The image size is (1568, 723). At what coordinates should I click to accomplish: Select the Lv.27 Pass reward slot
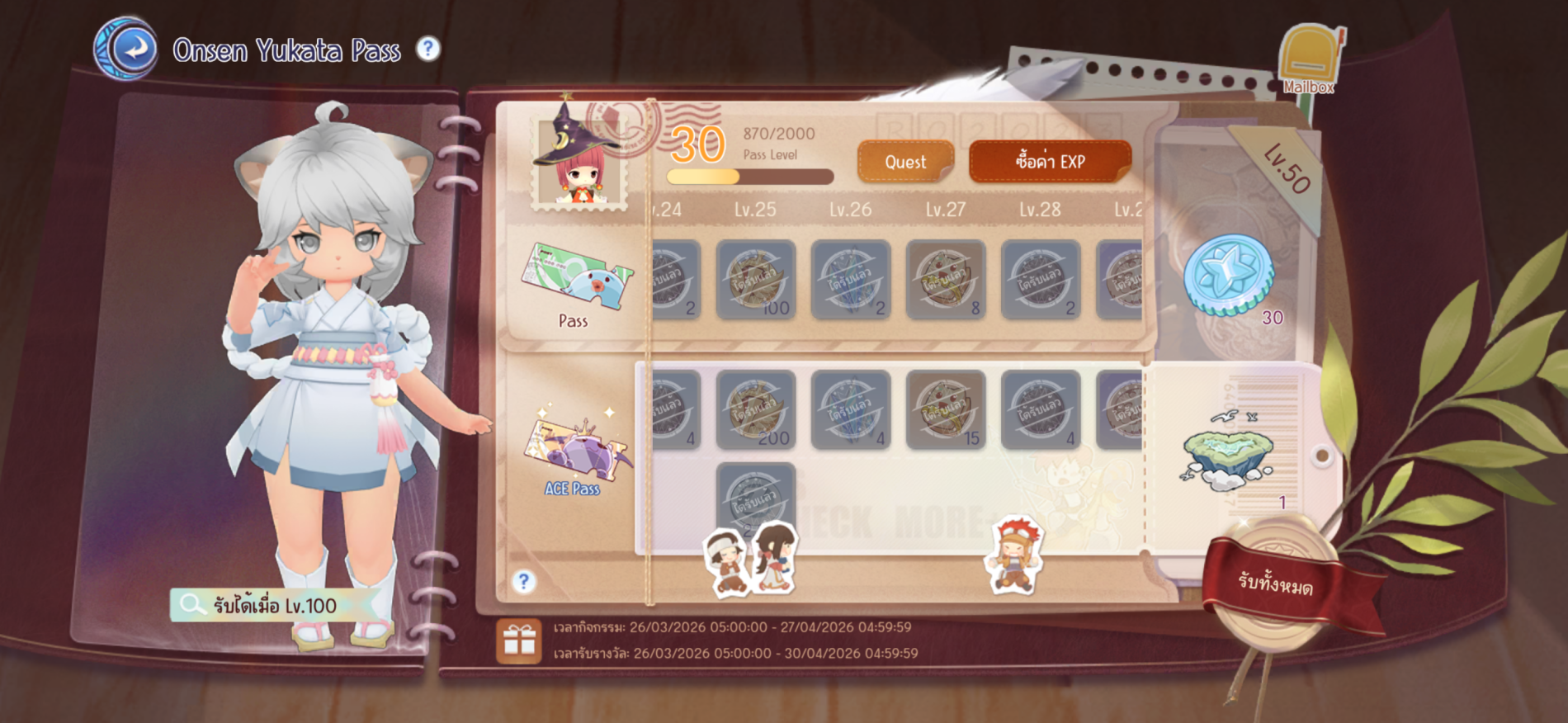tap(946, 280)
